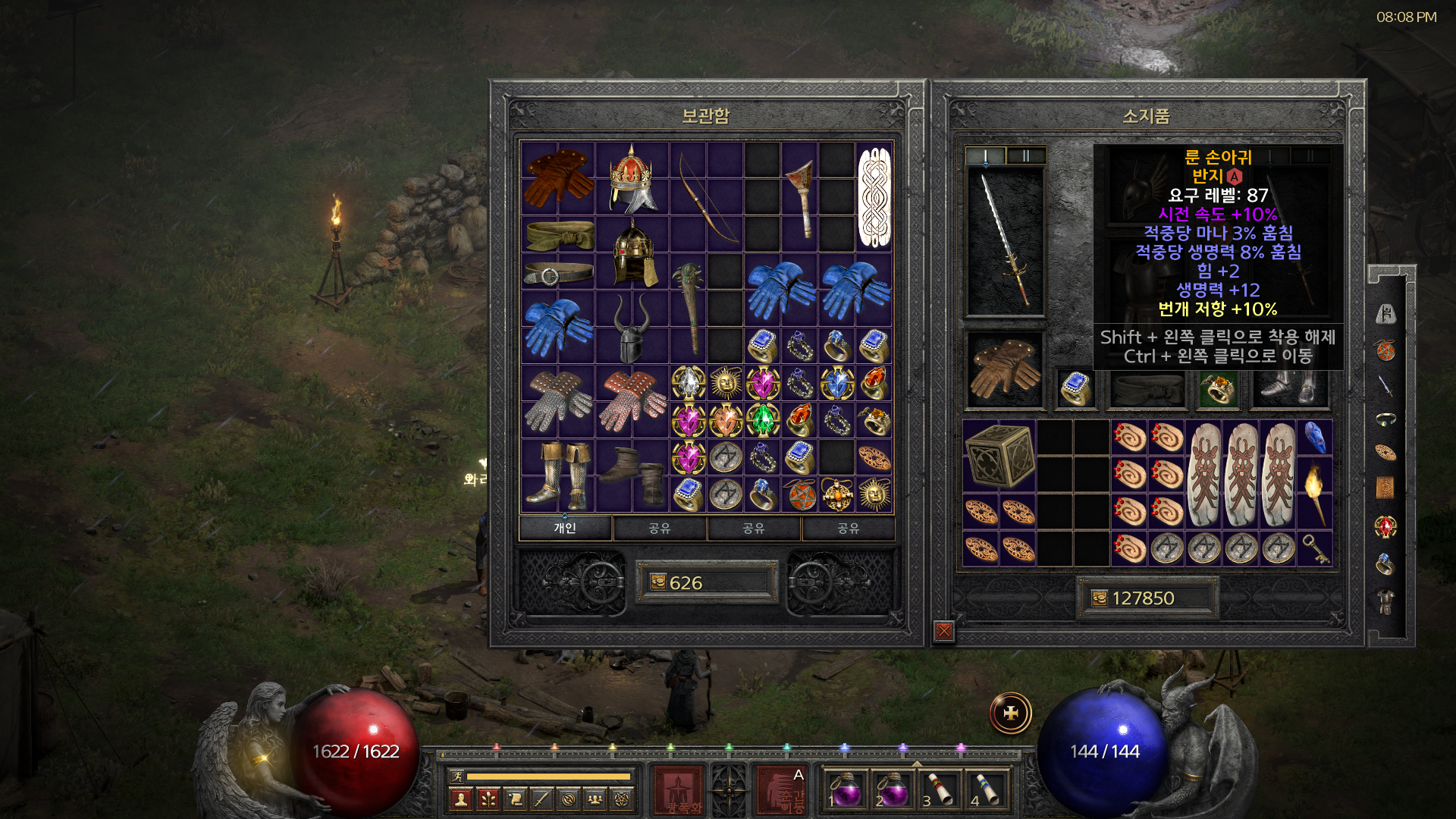Select the horned dark helm in stash
1456x819 pixels.
point(632,328)
